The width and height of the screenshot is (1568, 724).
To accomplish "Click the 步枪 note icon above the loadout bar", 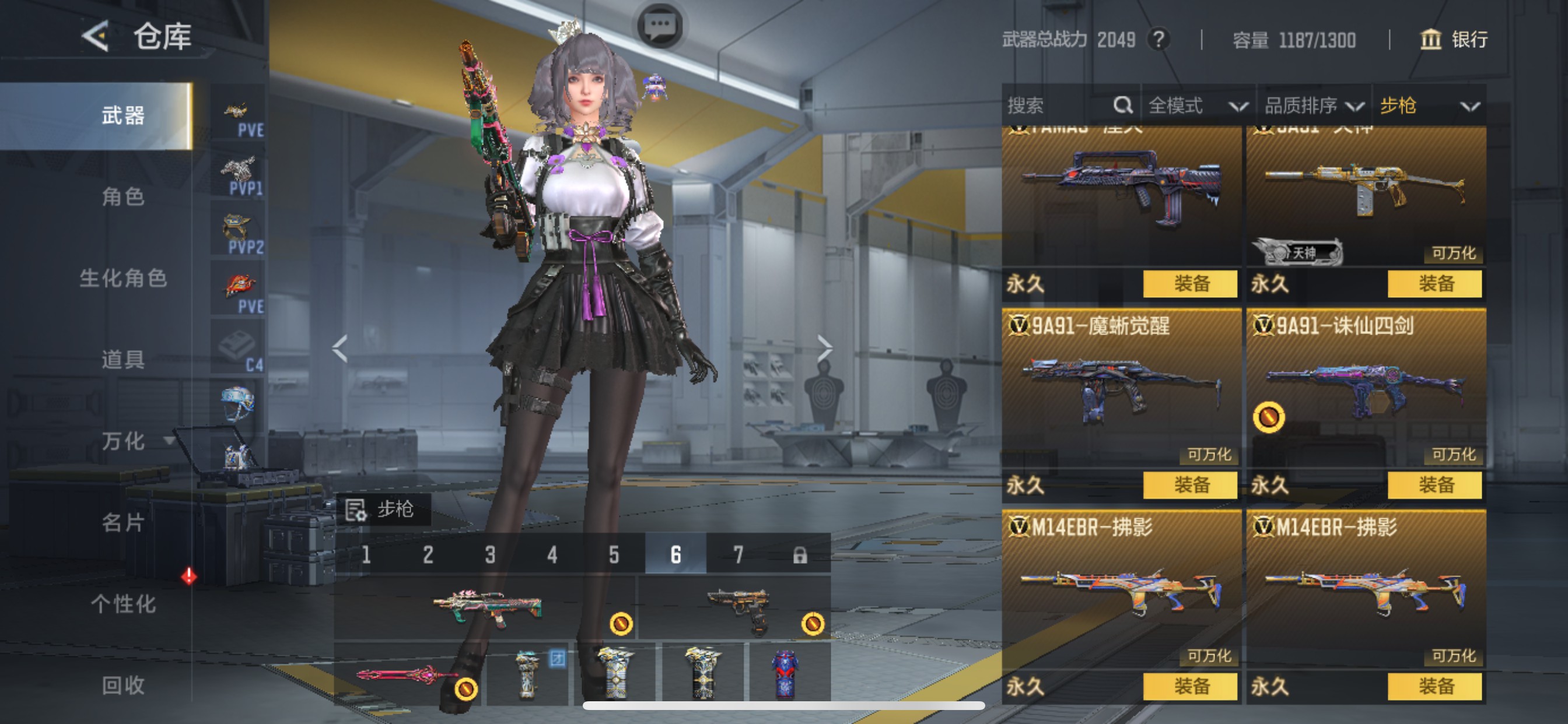I will [x=356, y=510].
